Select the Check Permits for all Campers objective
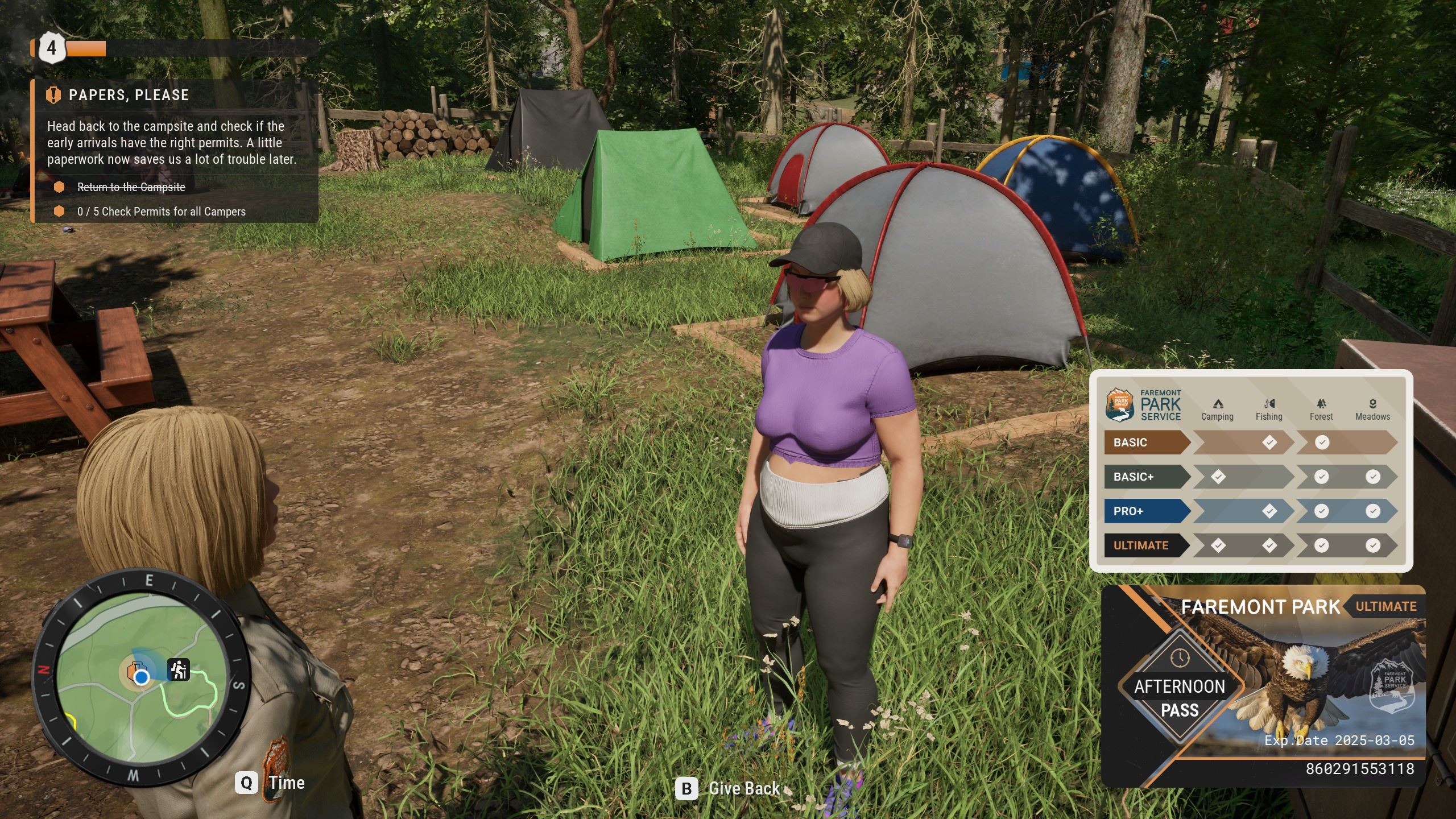1456x819 pixels. 162,212
